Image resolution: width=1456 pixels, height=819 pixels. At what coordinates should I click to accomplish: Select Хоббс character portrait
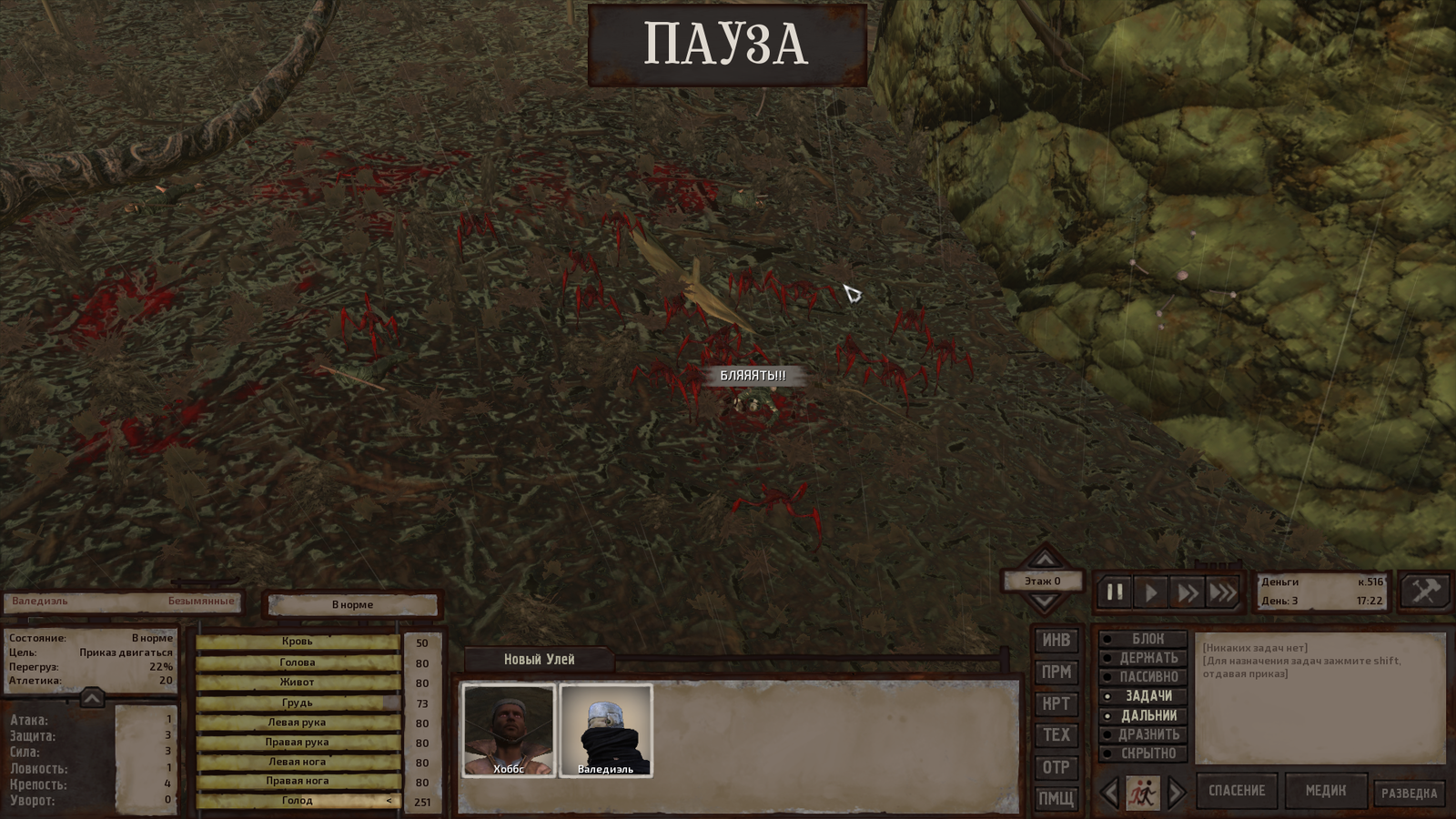click(509, 730)
